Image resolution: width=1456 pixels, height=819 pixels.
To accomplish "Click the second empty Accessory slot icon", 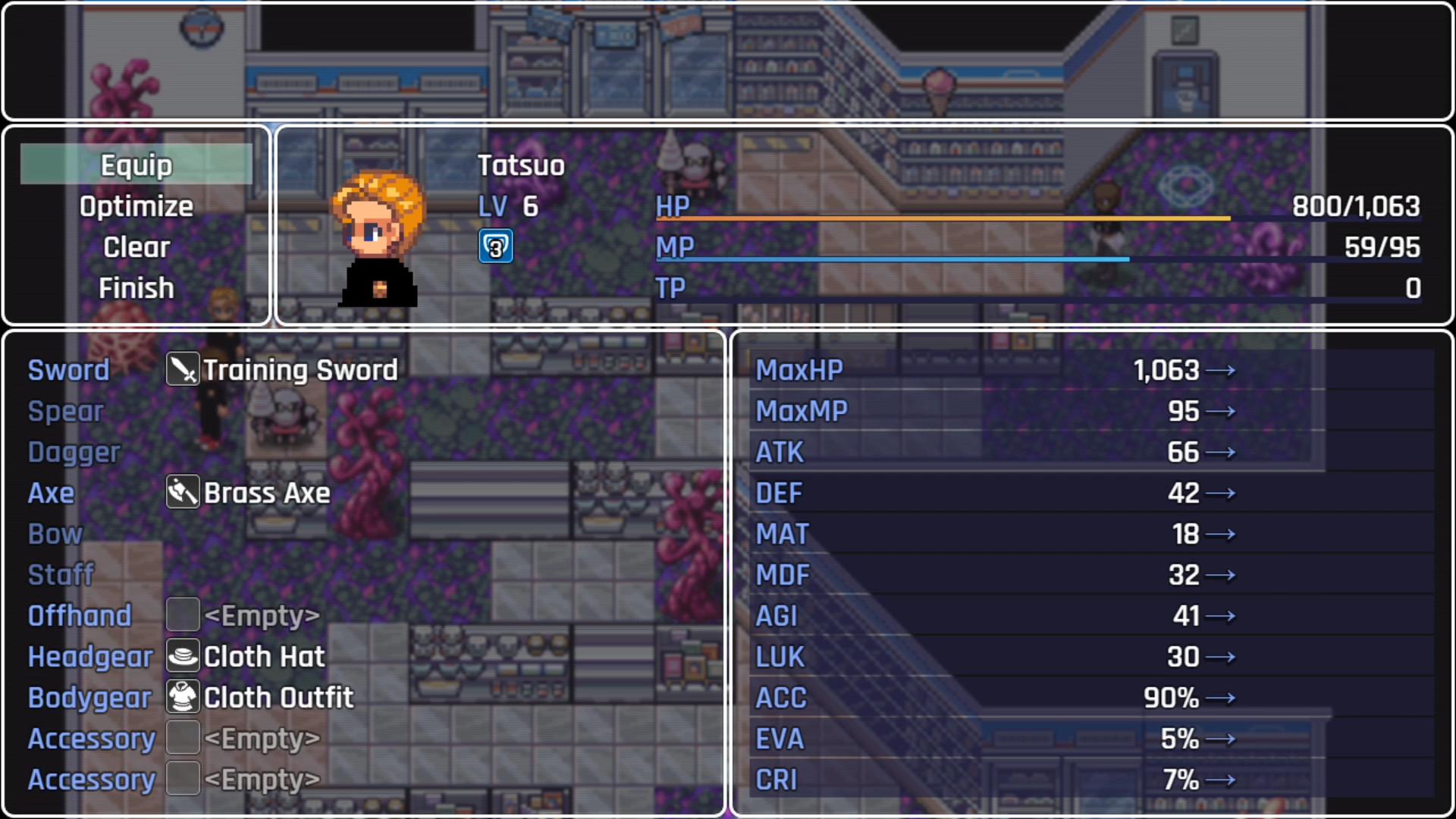I will [x=182, y=779].
